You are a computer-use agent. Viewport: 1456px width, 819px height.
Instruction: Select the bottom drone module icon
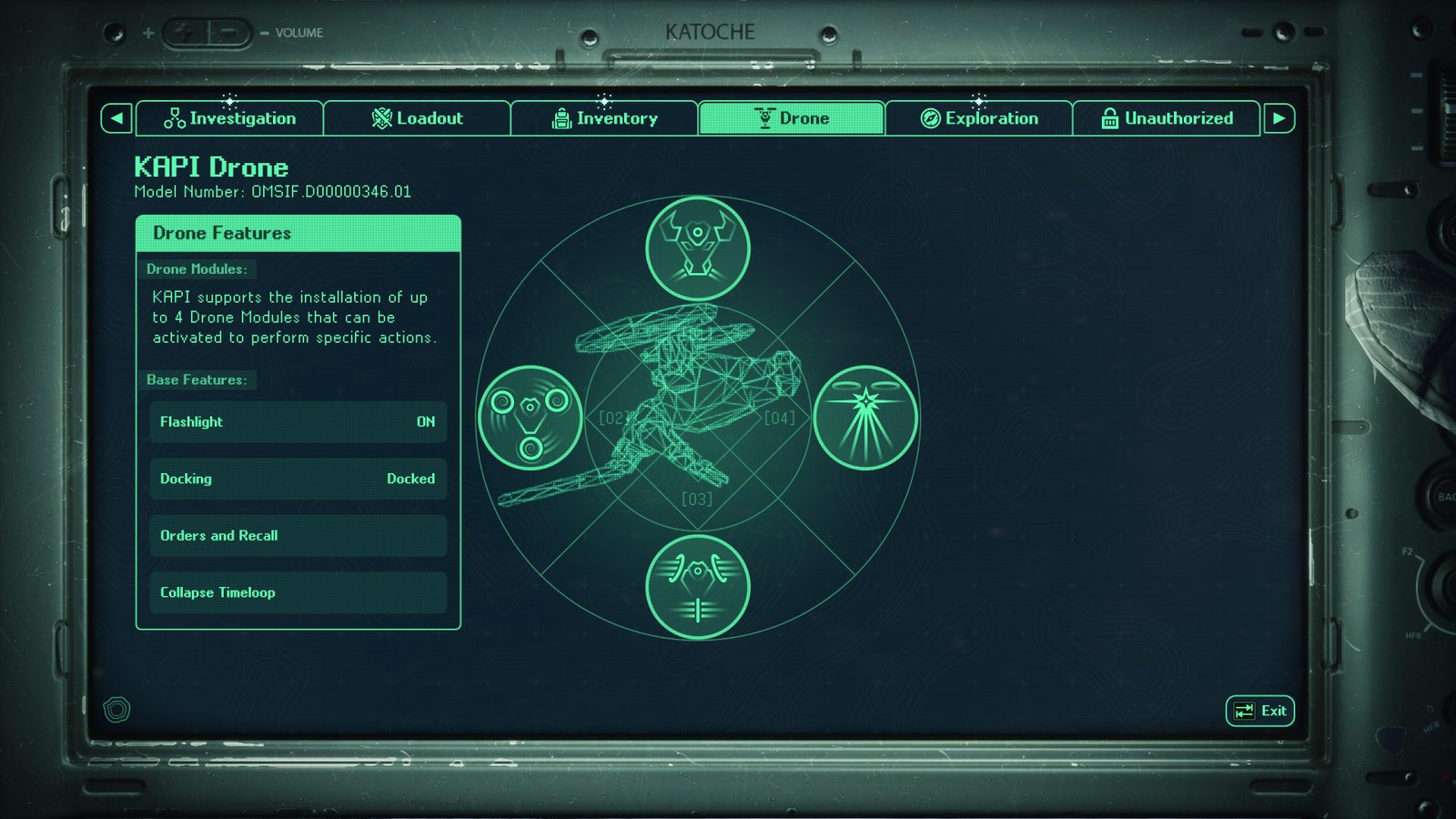697,587
